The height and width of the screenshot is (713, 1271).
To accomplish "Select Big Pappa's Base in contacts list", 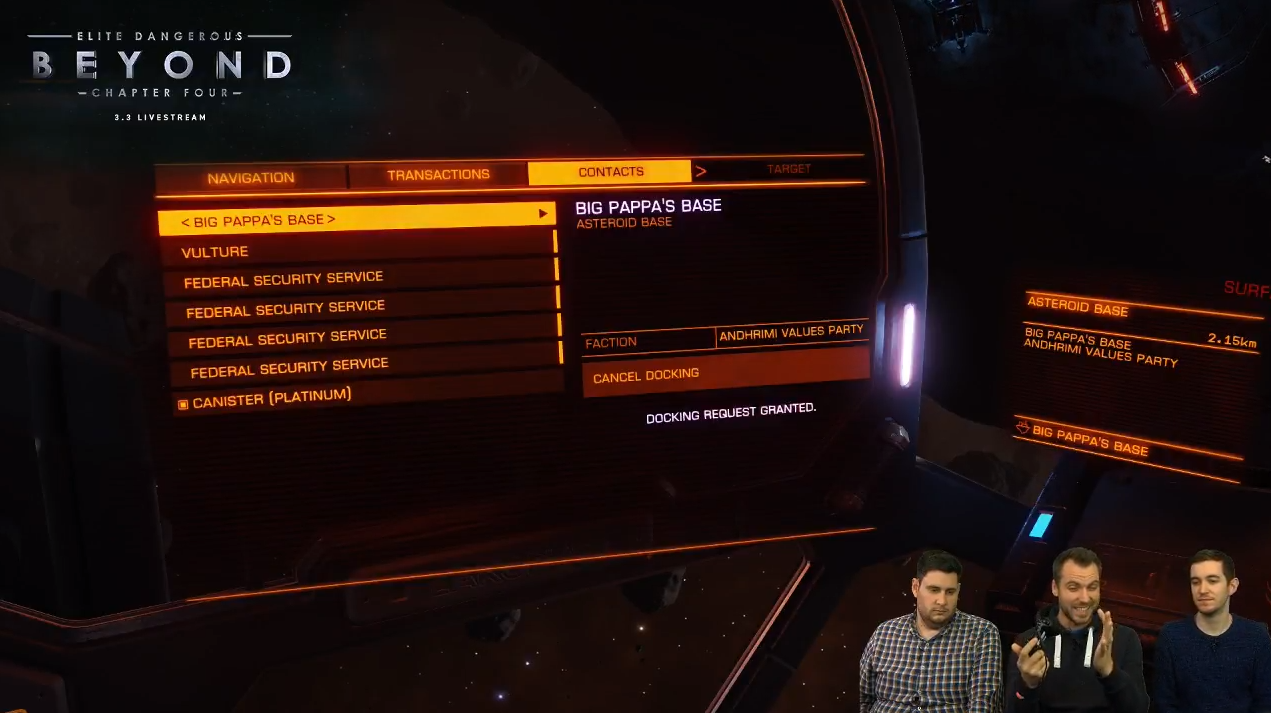I will point(356,219).
